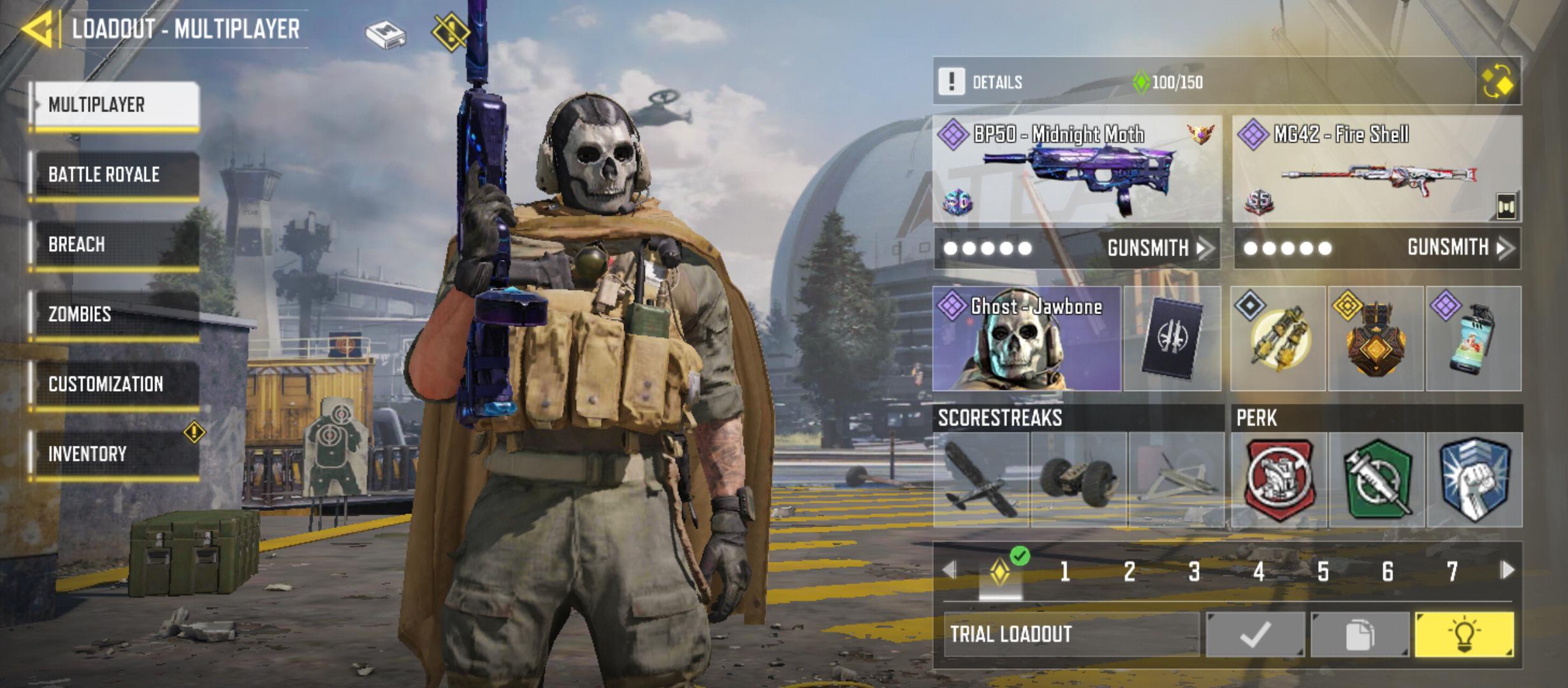Choose the MG42 Fire Shell secondary weapon
This screenshot has height=688, width=1568.
coord(1377,169)
